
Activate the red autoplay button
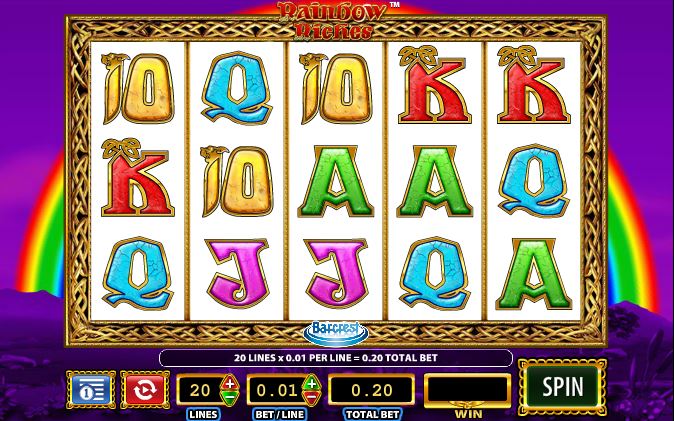coord(144,389)
